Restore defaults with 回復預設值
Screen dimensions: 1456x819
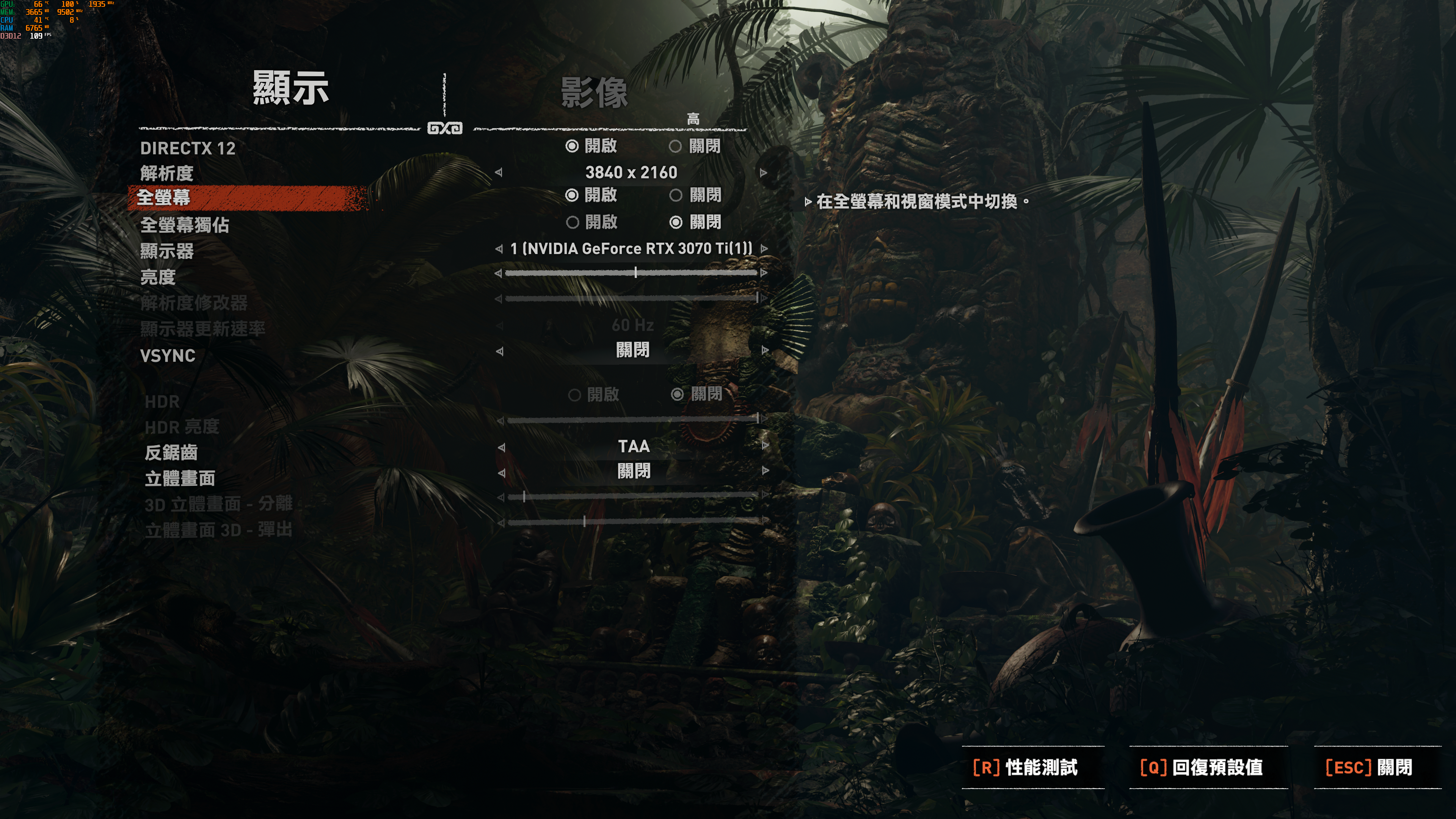(1201, 767)
